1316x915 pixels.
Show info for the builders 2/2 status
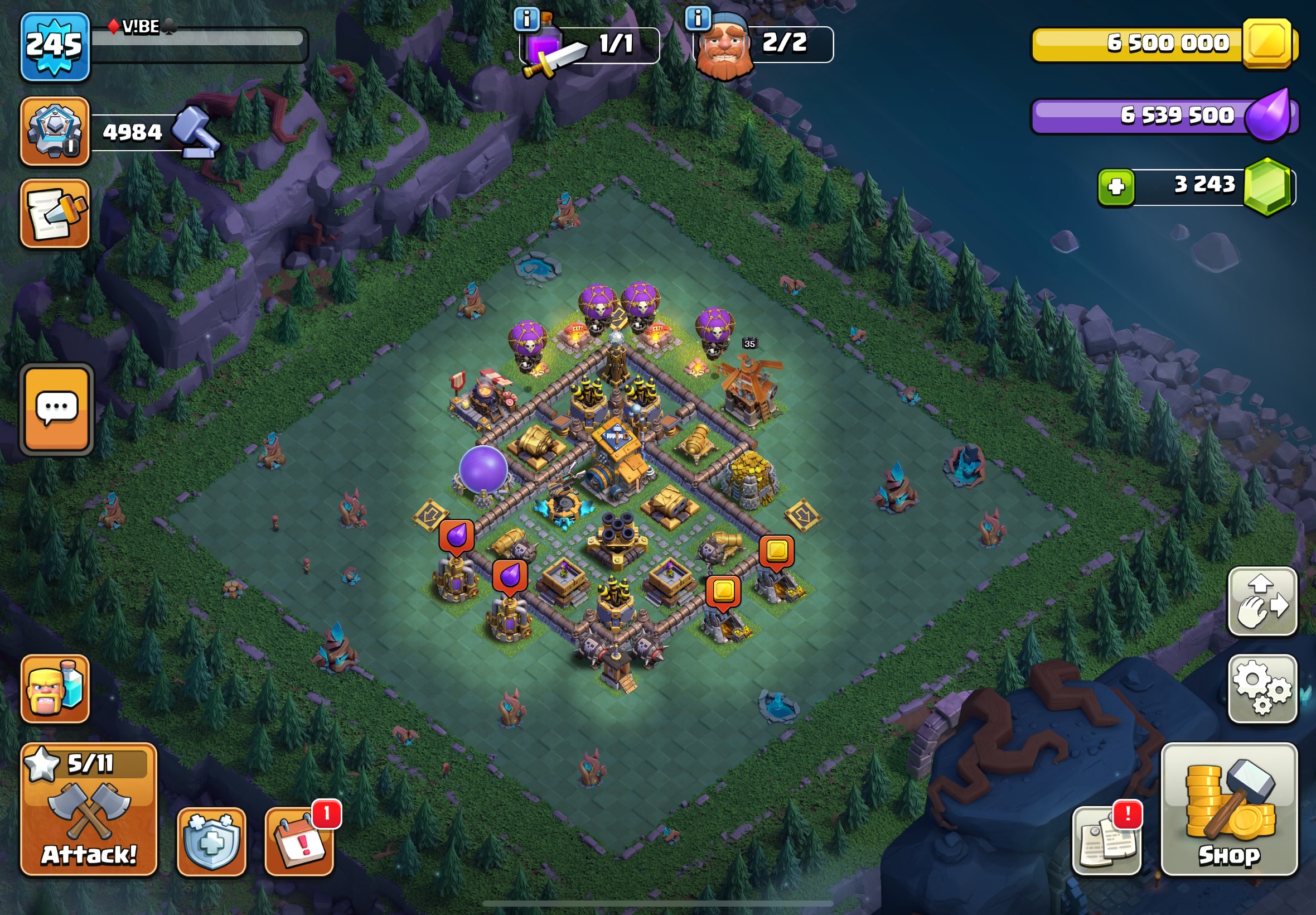tap(698, 18)
